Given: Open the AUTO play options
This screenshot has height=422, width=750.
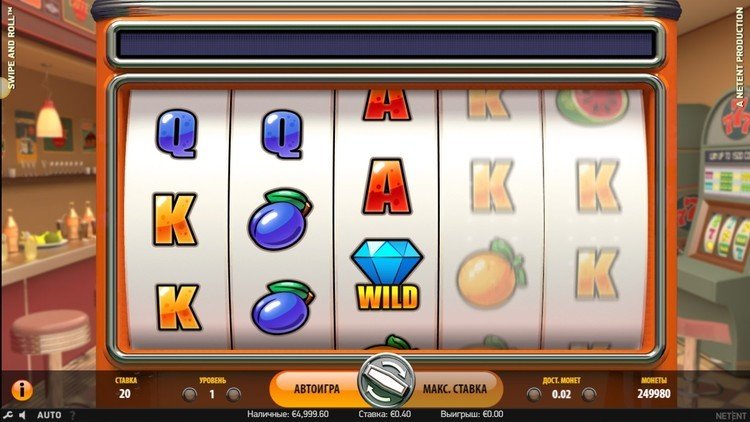Looking at the screenshot, I should pyautogui.click(x=49, y=415).
